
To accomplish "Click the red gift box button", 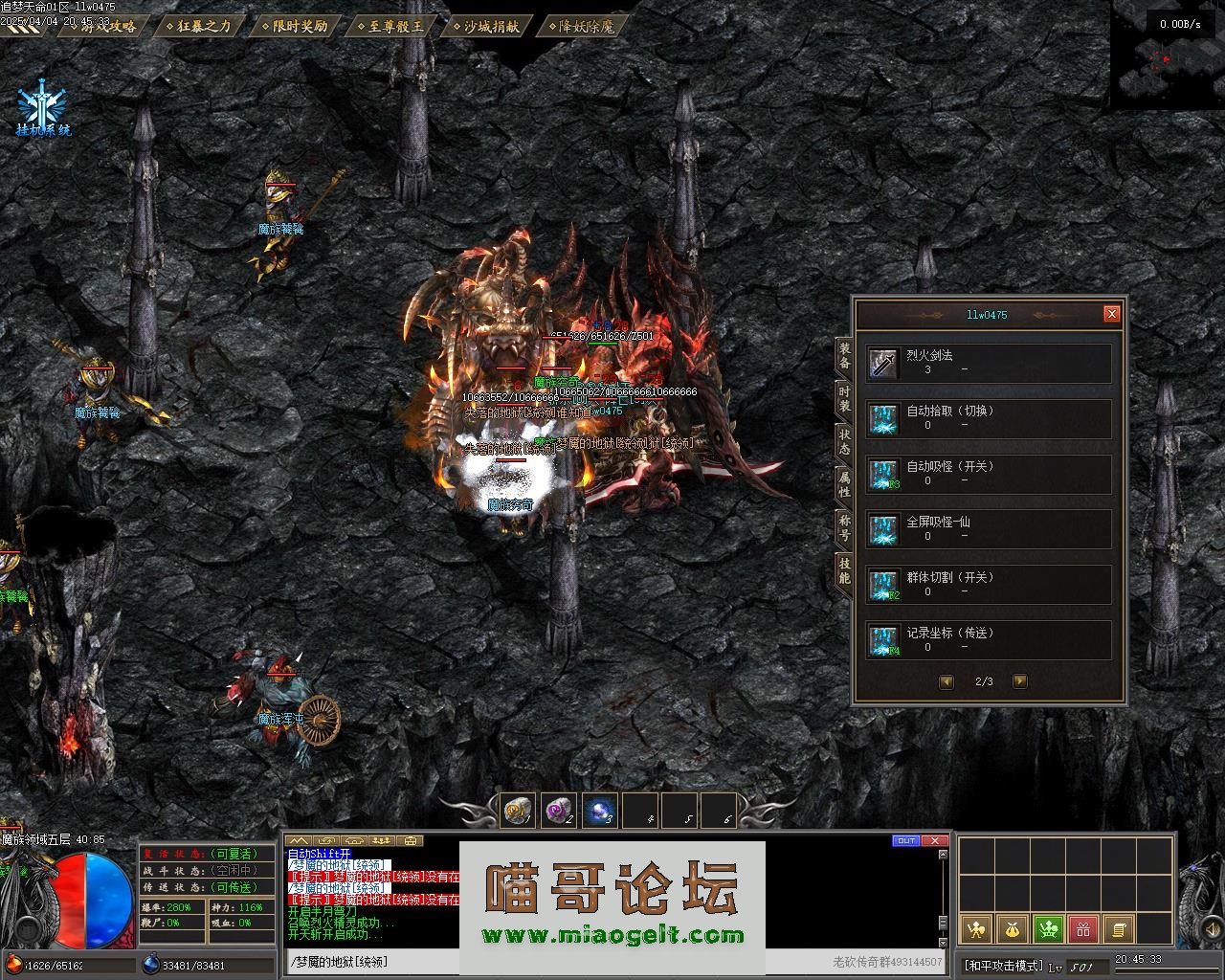I will 1082,928.
